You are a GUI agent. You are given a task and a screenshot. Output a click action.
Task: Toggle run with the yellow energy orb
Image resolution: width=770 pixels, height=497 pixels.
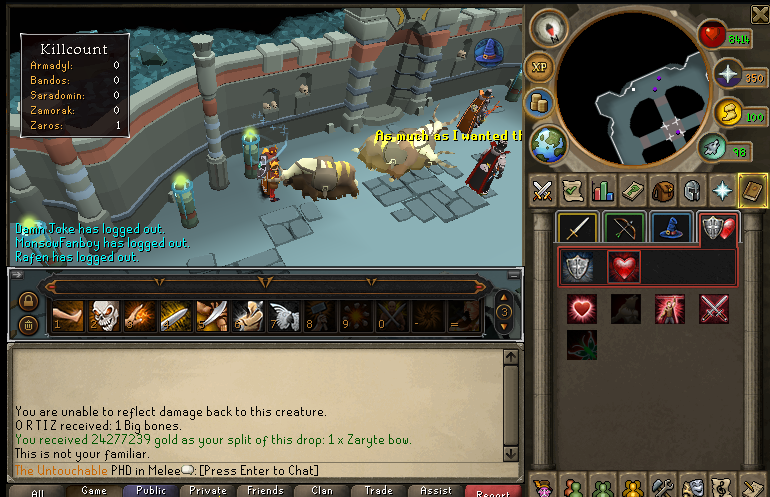pyautogui.click(x=729, y=113)
